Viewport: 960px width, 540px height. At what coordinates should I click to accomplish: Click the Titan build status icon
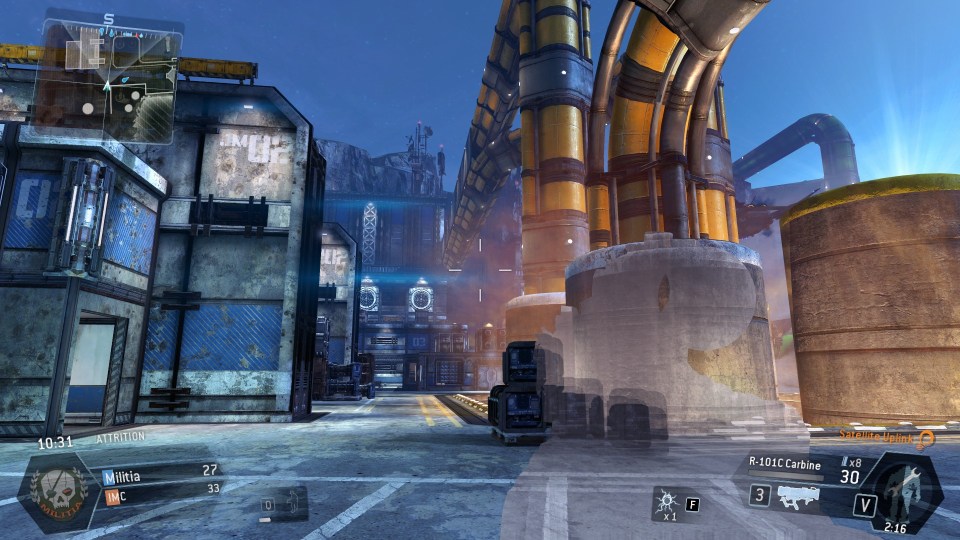tap(904, 486)
